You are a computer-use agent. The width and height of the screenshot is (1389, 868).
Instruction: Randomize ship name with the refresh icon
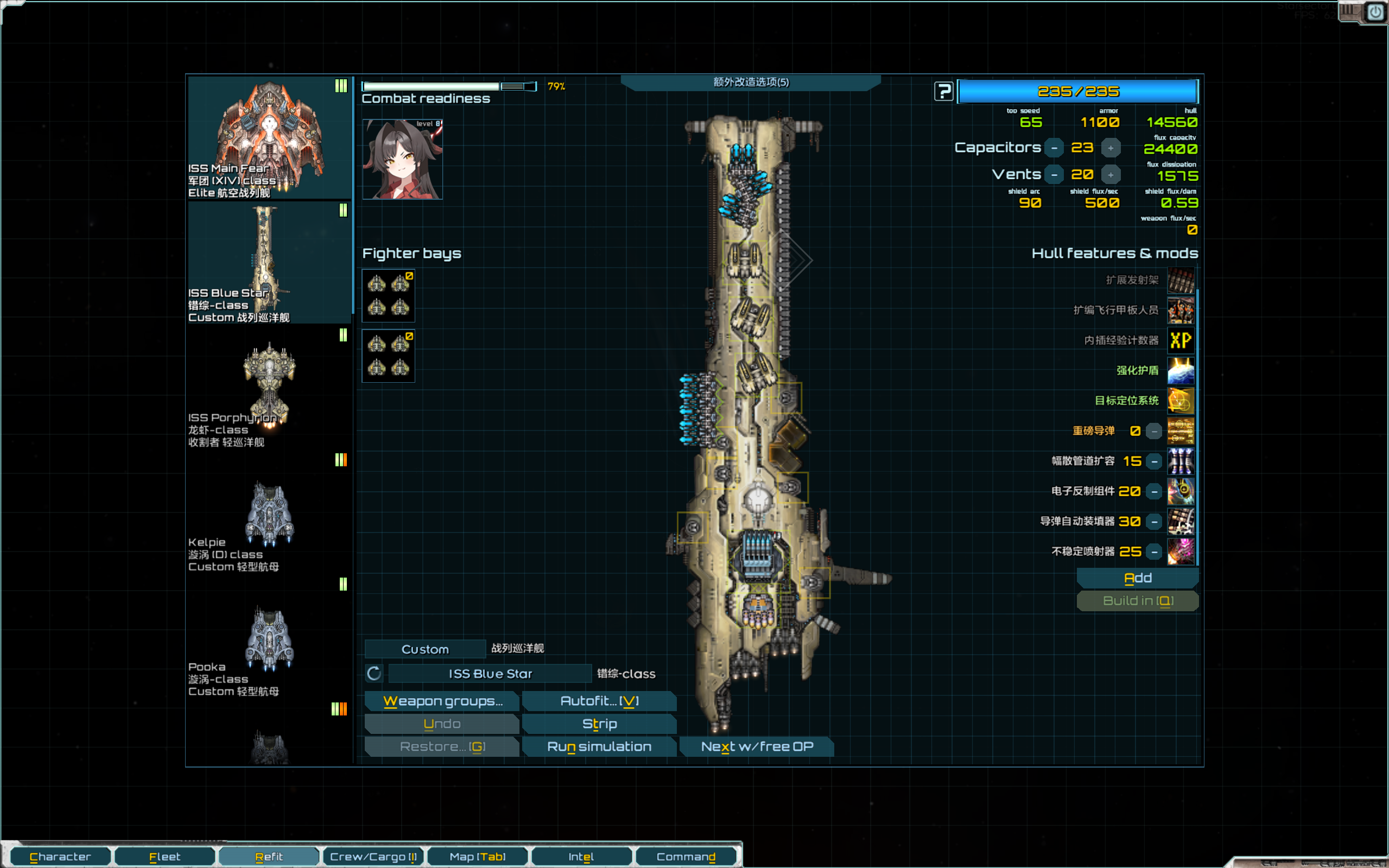374,673
